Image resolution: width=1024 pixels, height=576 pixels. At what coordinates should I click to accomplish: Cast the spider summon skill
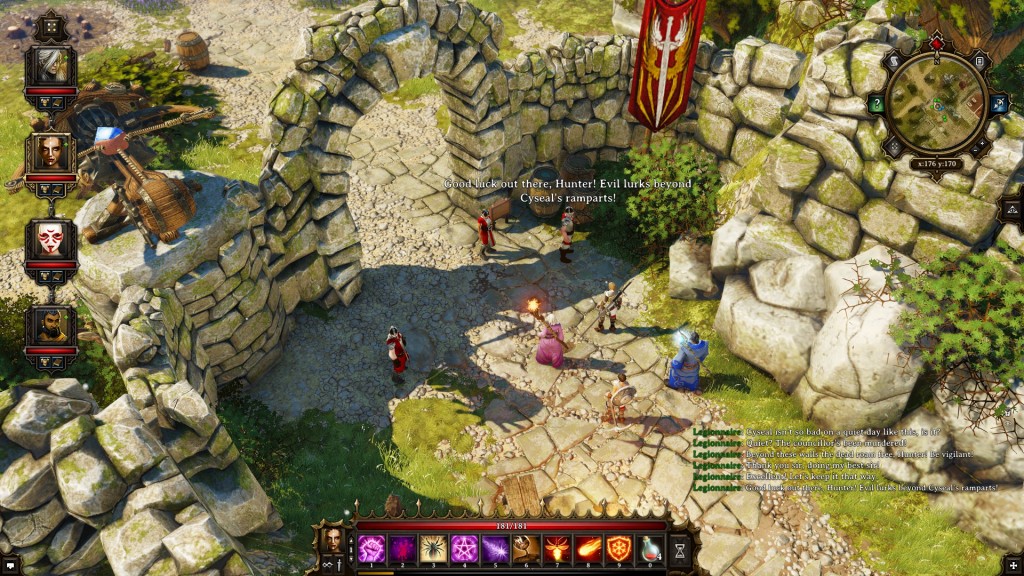tap(434, 548)
